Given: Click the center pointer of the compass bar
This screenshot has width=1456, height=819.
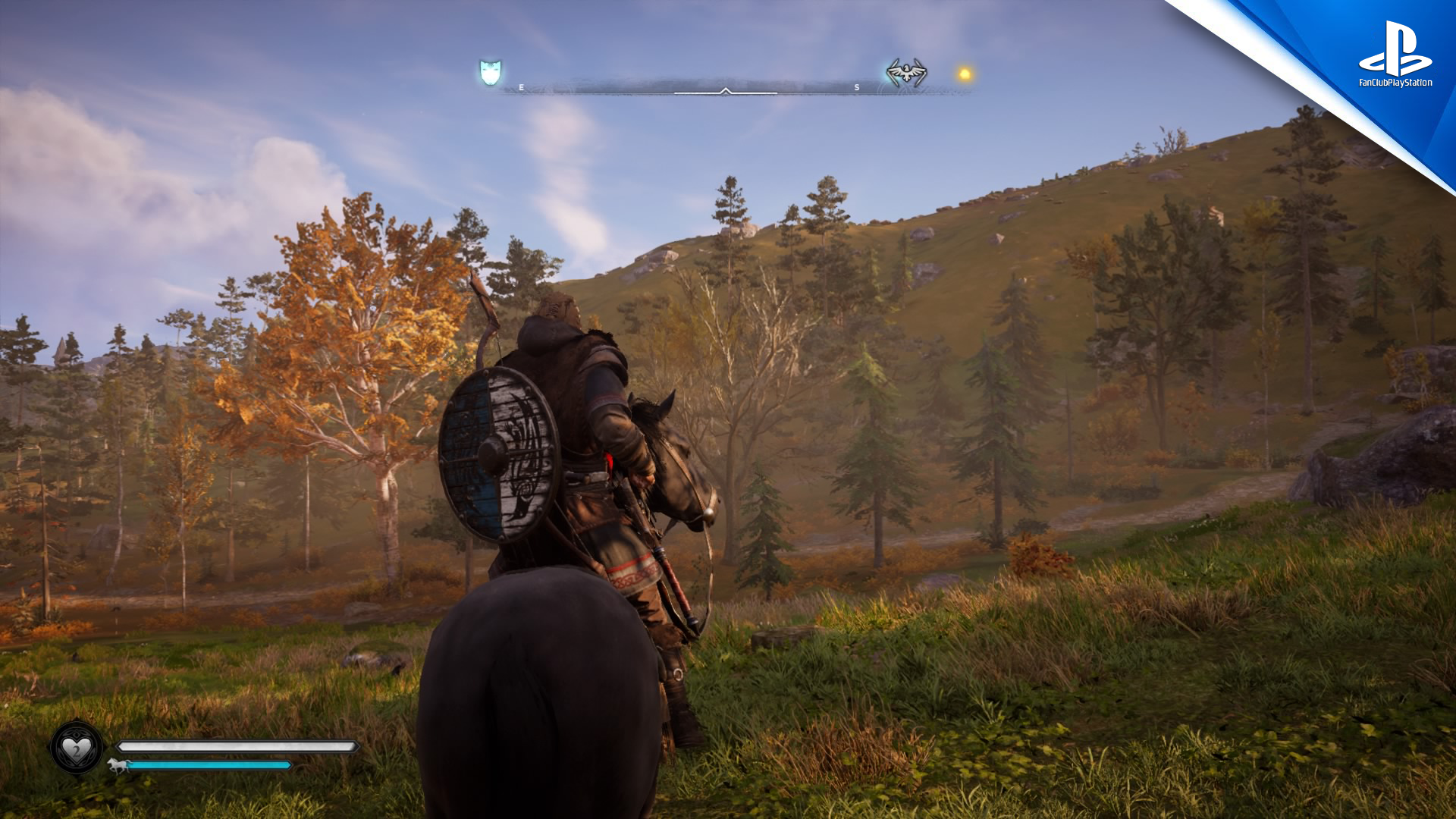Looking at the screenshot, I should (726, 91).
